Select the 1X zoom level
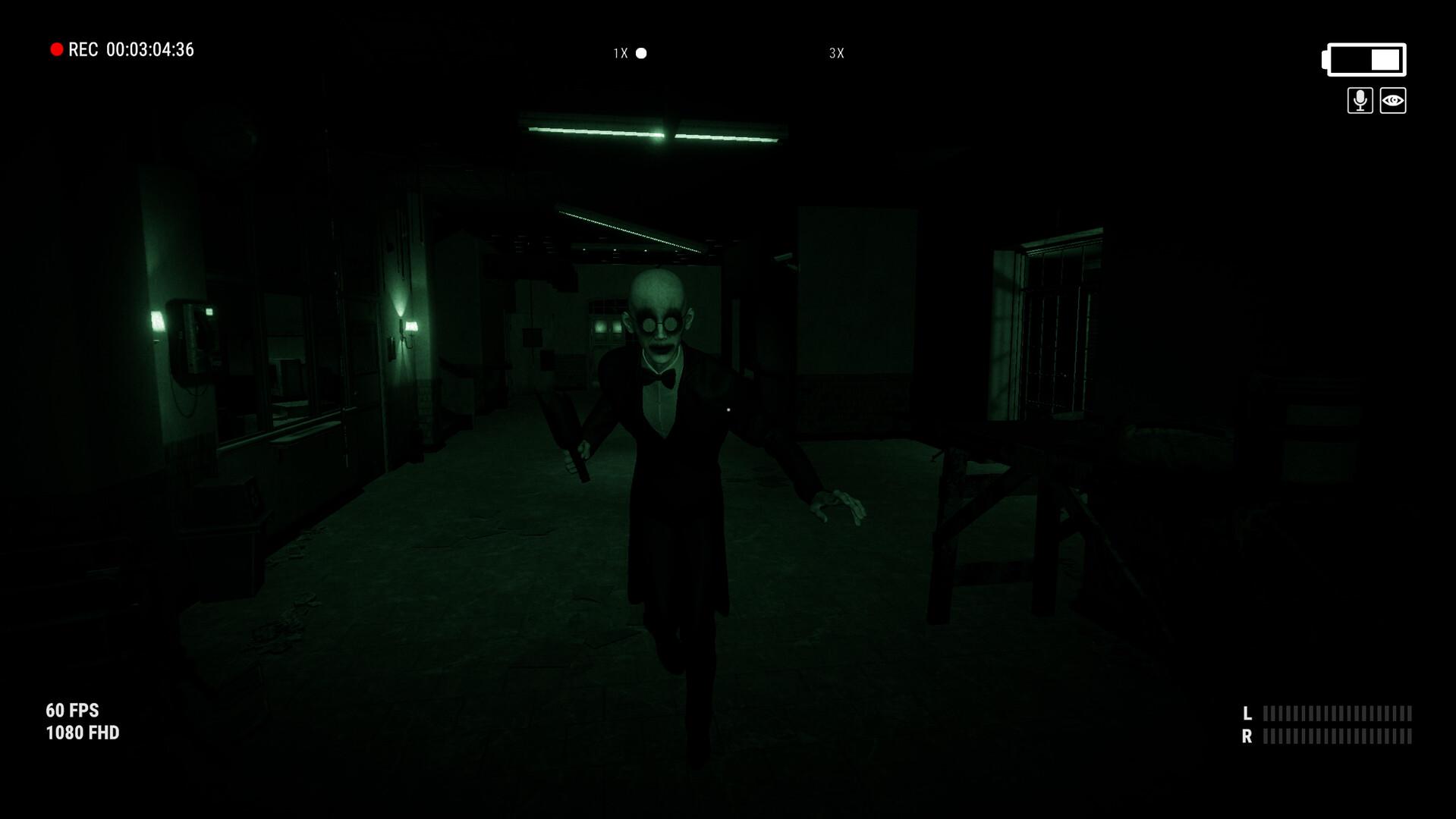 (618, 53)
